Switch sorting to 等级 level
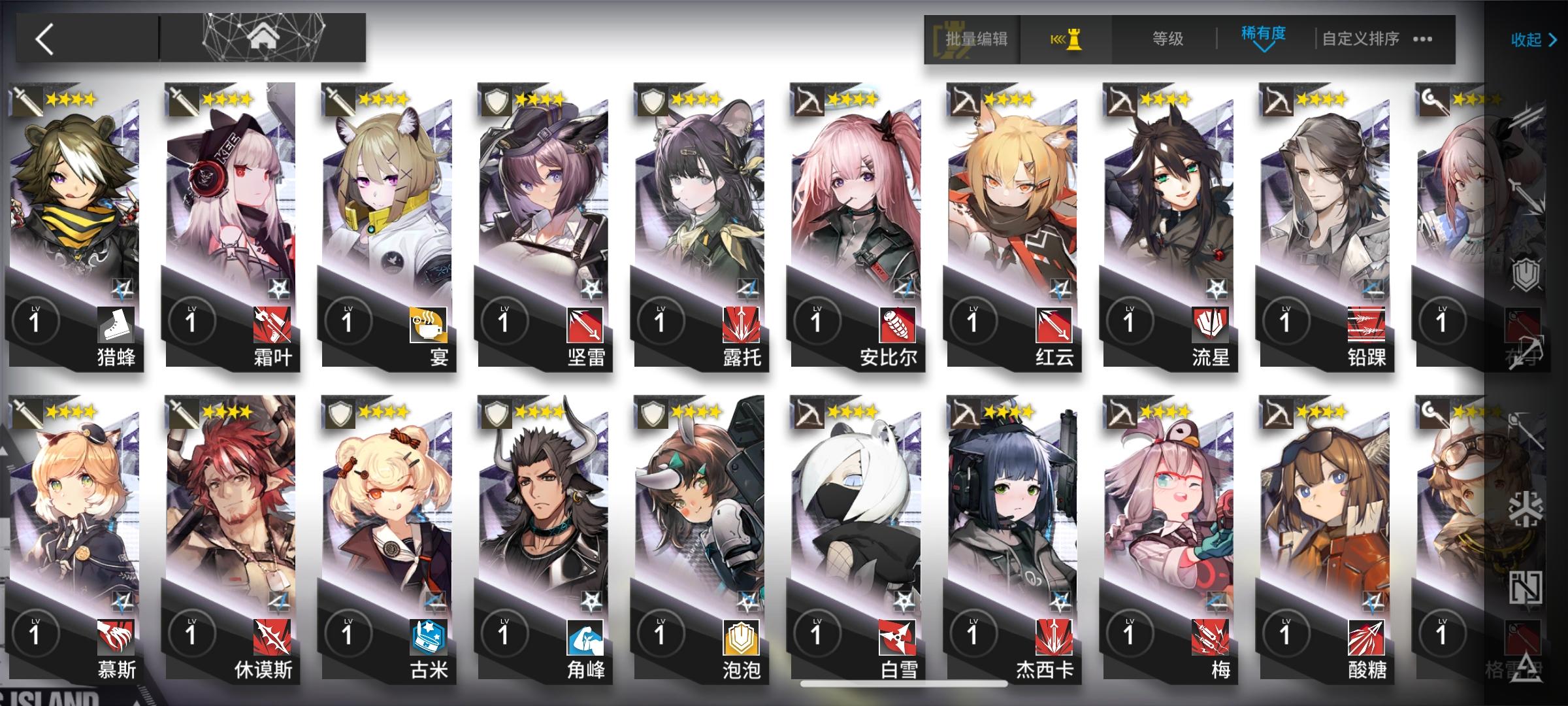The height and width of the screenshot is (706, 1568). [1166, 38]
